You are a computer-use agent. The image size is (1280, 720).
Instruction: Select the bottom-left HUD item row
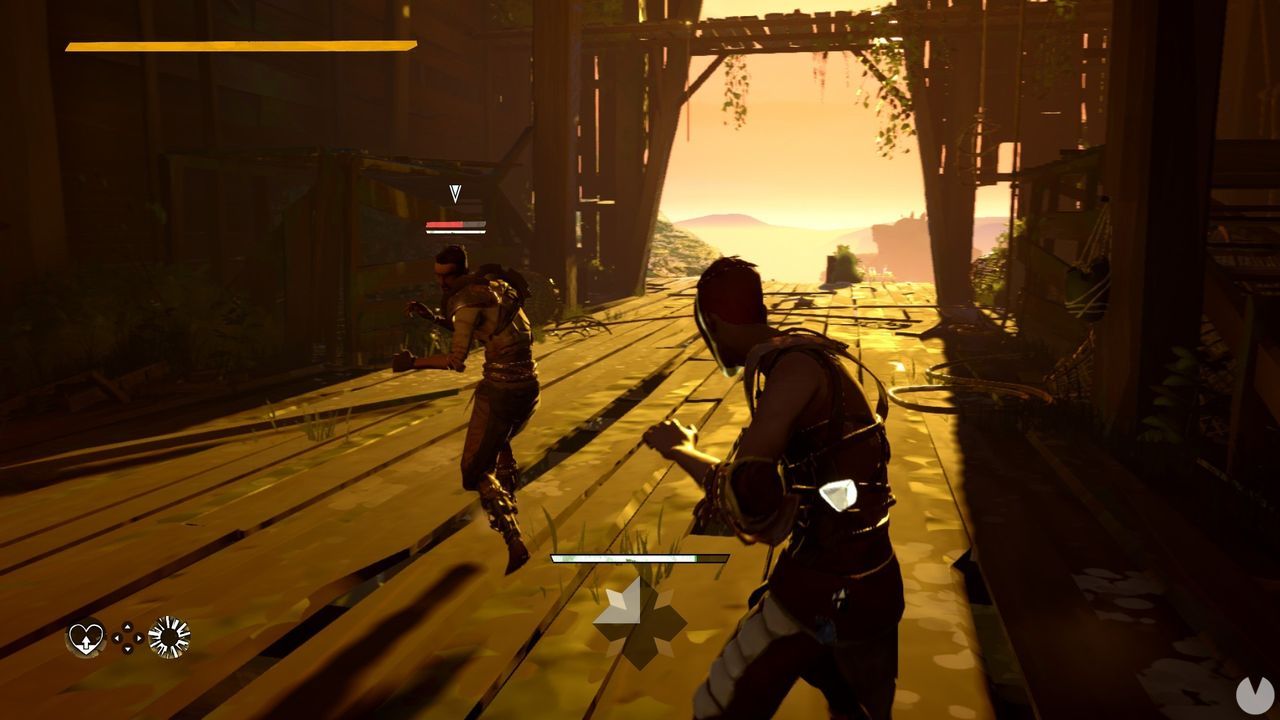(x=127, y=638)
